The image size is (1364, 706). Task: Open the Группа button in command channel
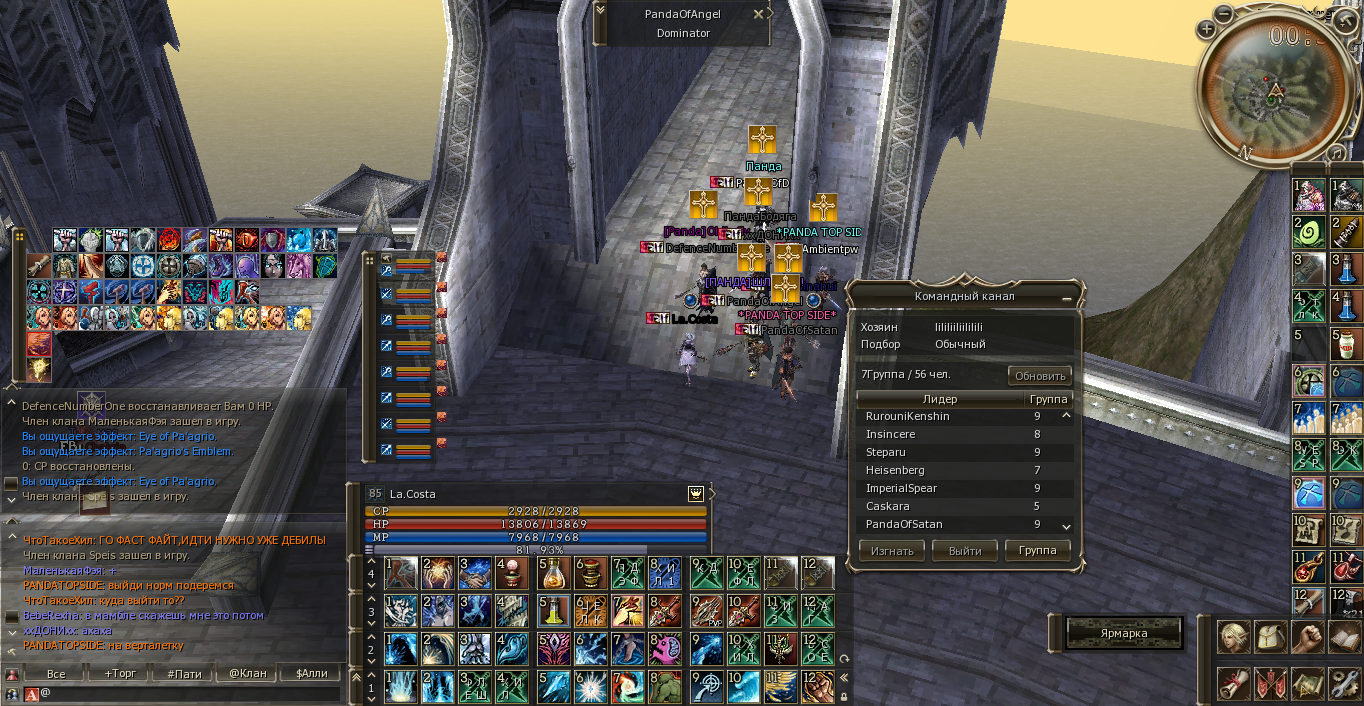click(1038, 550)
